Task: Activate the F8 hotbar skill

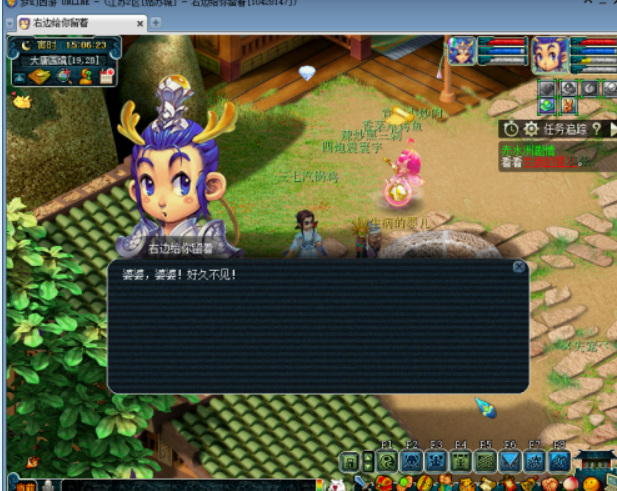Action: (x=559, y=461)
